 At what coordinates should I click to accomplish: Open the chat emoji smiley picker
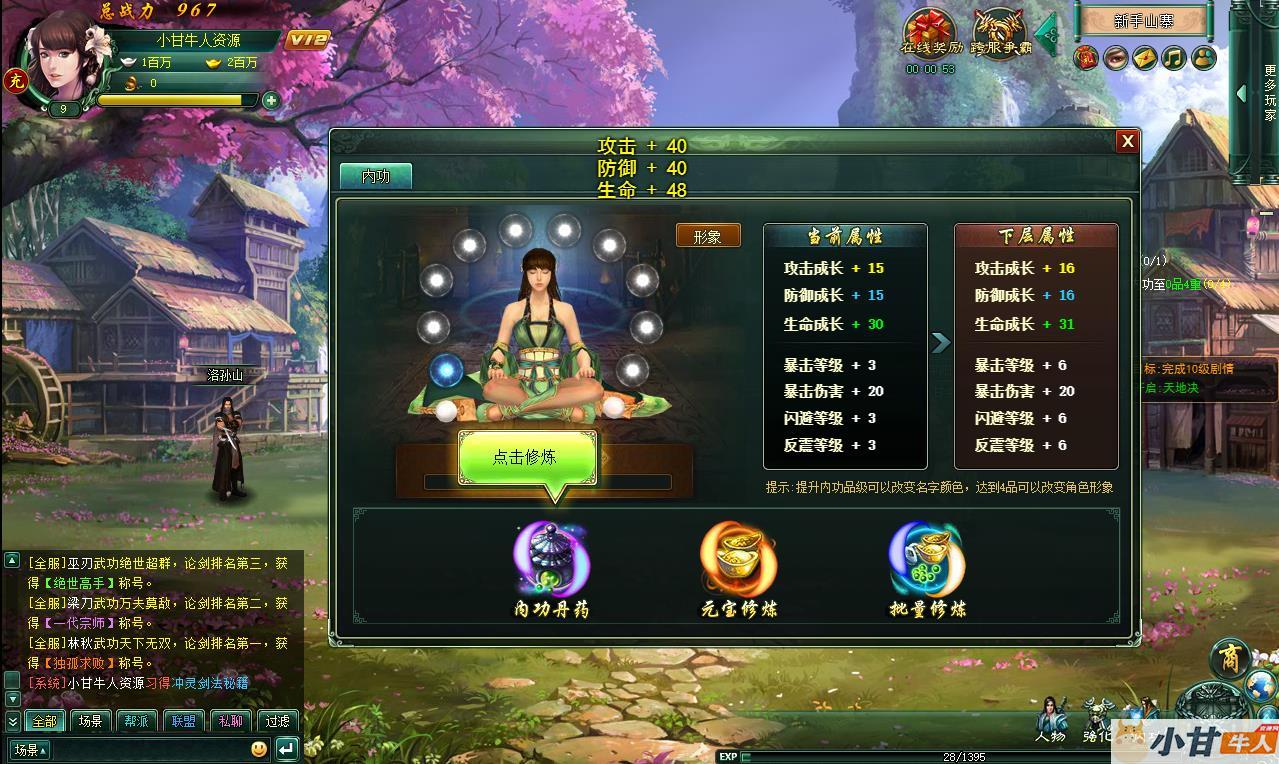tap(259, 748)
